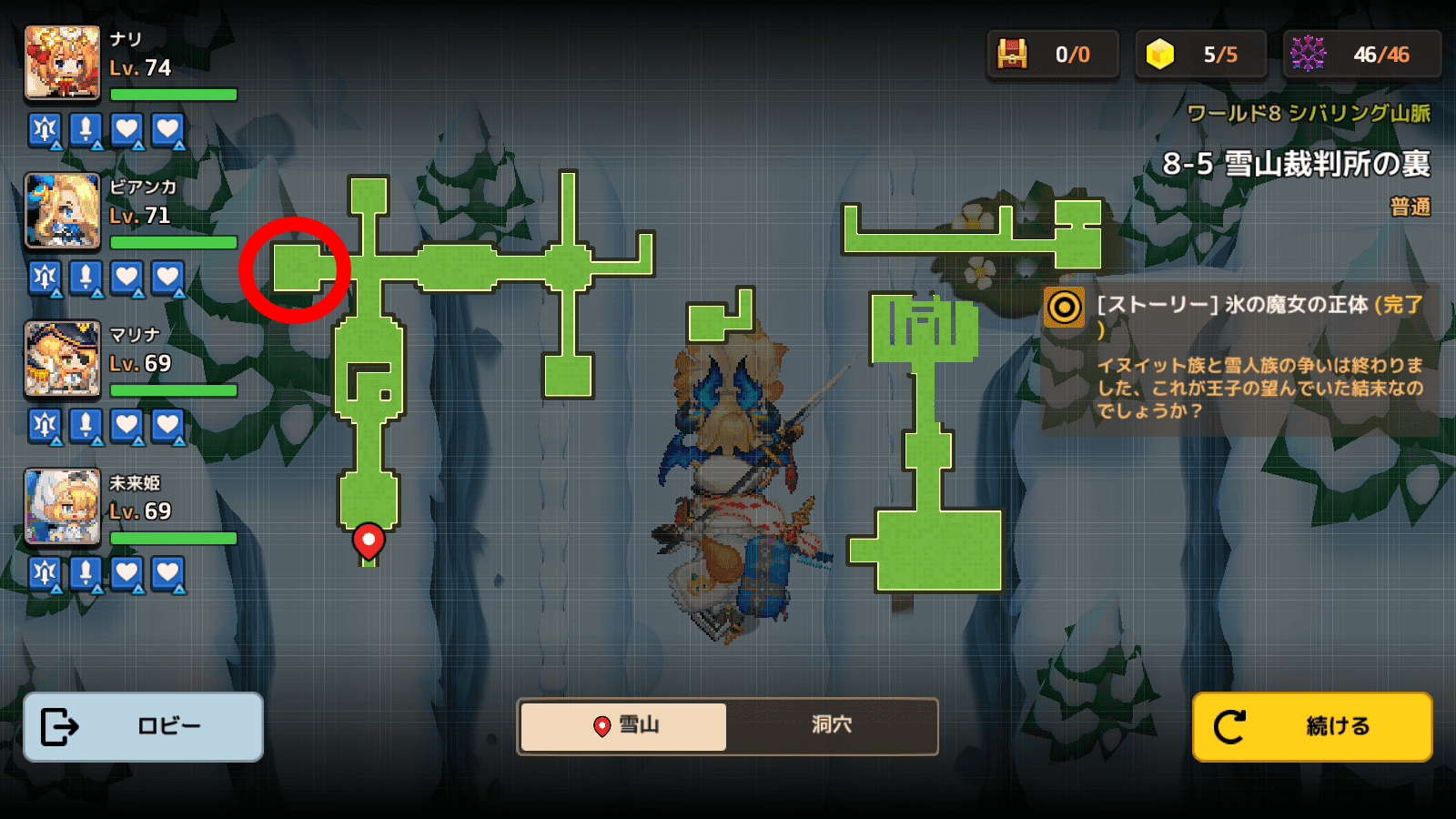Select ビアンカ's character portrait
1456x819 pixels.
63,211
